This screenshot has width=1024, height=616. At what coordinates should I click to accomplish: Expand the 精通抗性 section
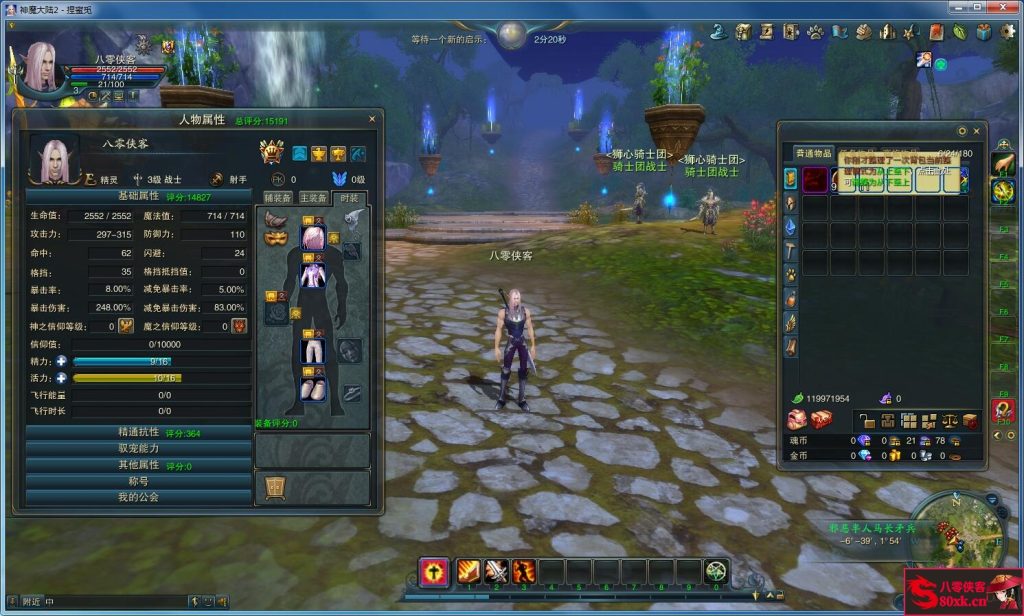[x=138, y=432]
